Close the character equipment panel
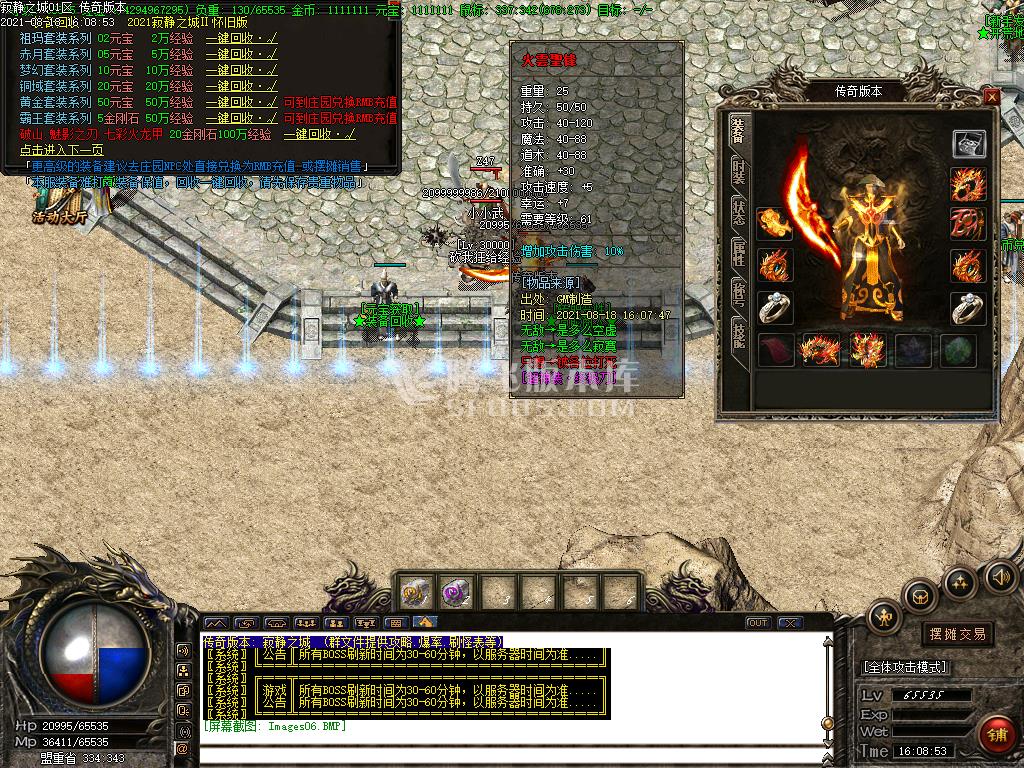Image resolution: width=1024 pixels, height=768 pixels. [x=991, y=97]
